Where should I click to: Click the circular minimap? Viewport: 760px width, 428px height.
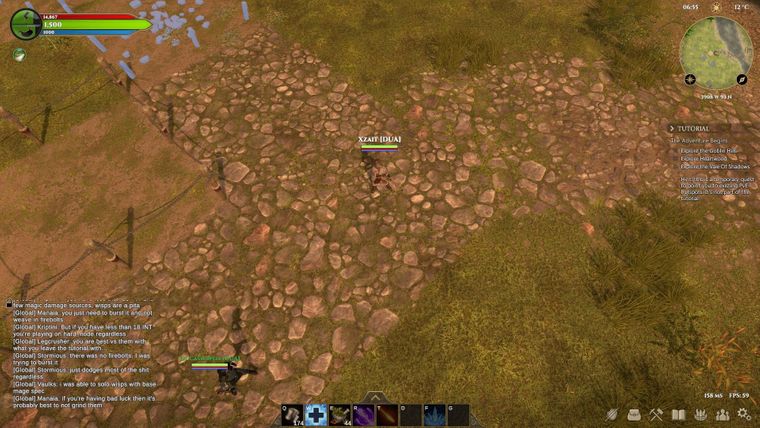[716, 47]
